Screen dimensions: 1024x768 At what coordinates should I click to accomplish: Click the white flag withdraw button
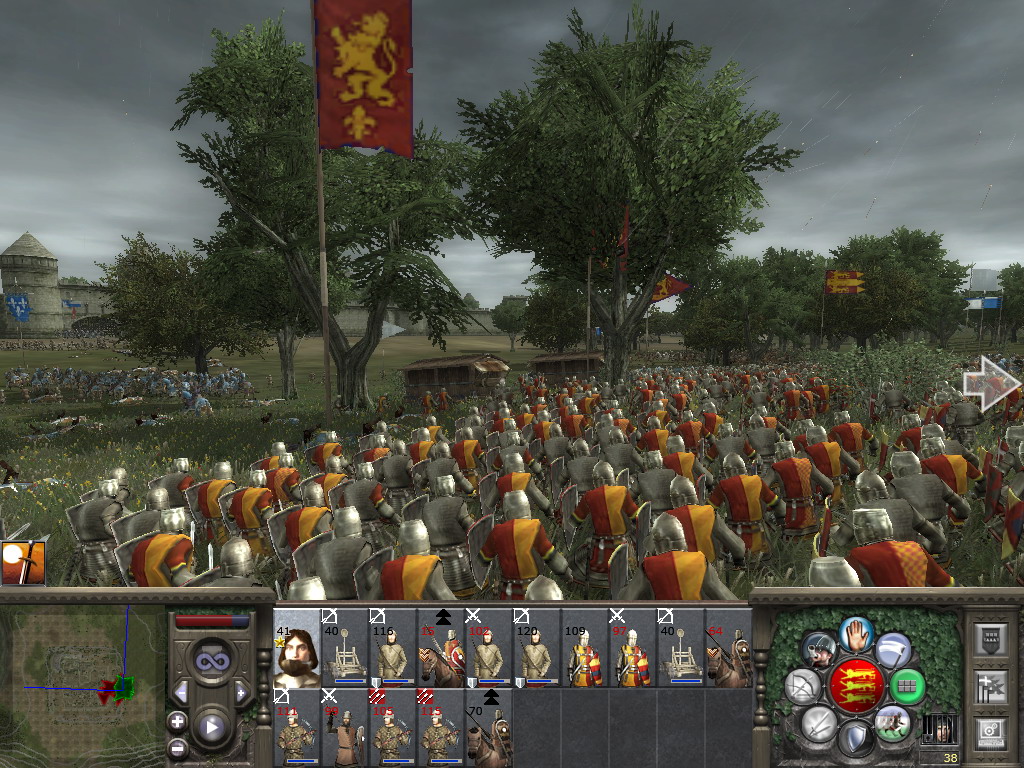click(893, 650)
